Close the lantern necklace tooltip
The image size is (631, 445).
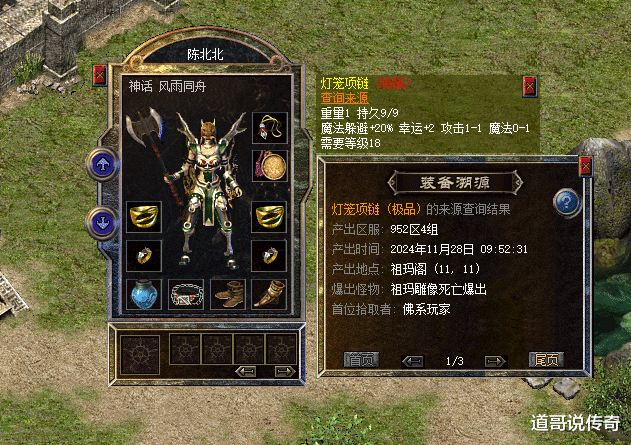[x=528, y=86]
